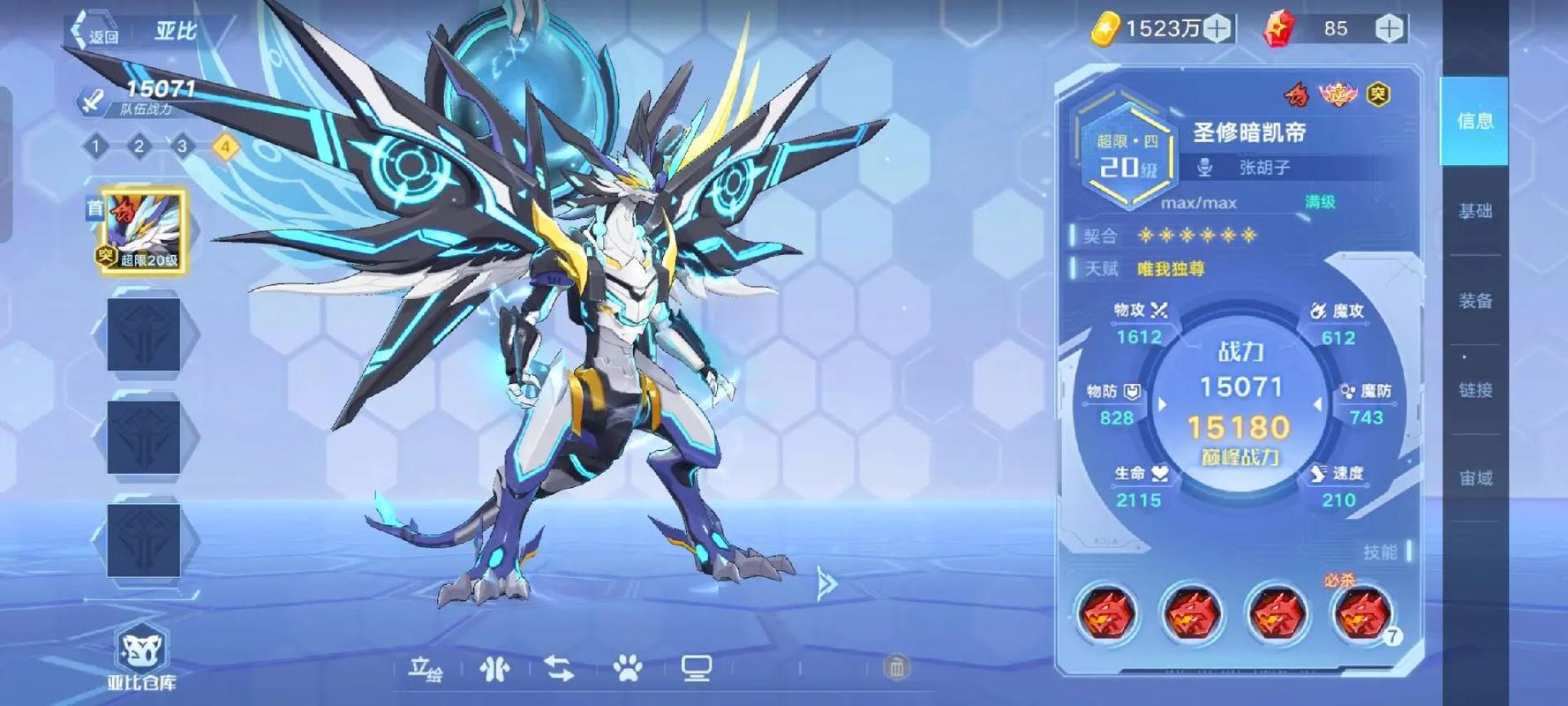
Task: Select team preset number 1
Action: [x=96, y=146]
